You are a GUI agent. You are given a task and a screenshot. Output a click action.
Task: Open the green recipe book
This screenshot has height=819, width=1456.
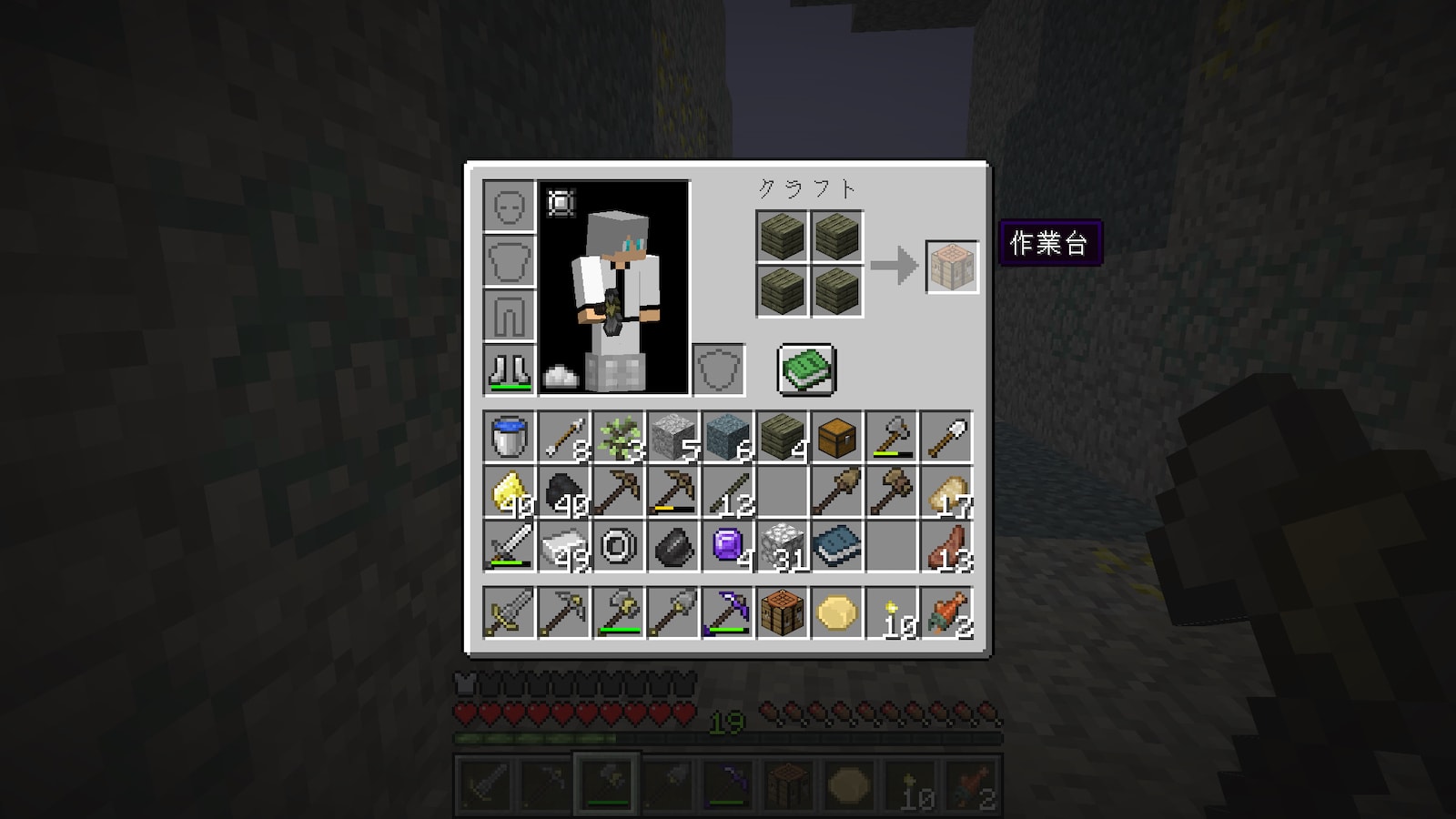pos(806,370)
